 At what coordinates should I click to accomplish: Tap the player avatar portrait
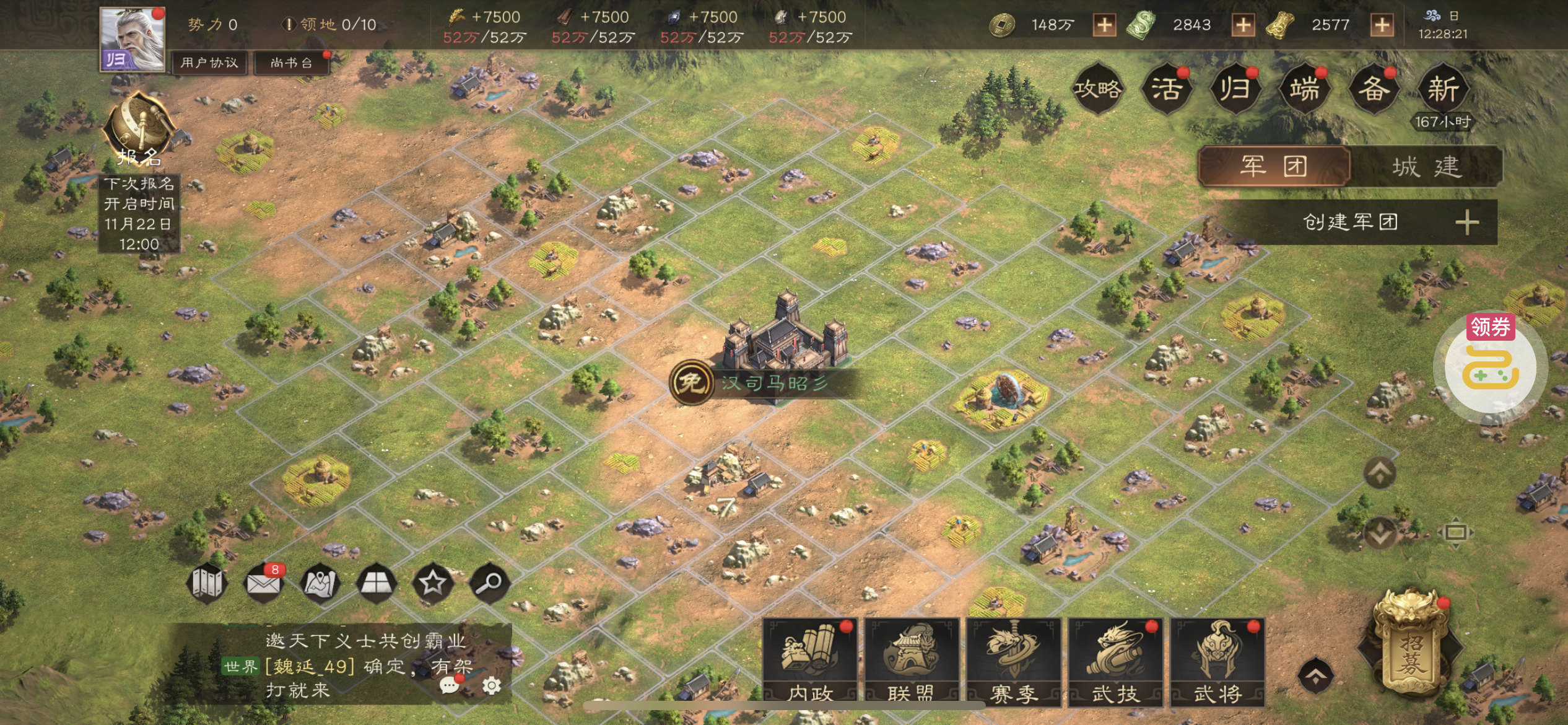[x=133, y=38]
